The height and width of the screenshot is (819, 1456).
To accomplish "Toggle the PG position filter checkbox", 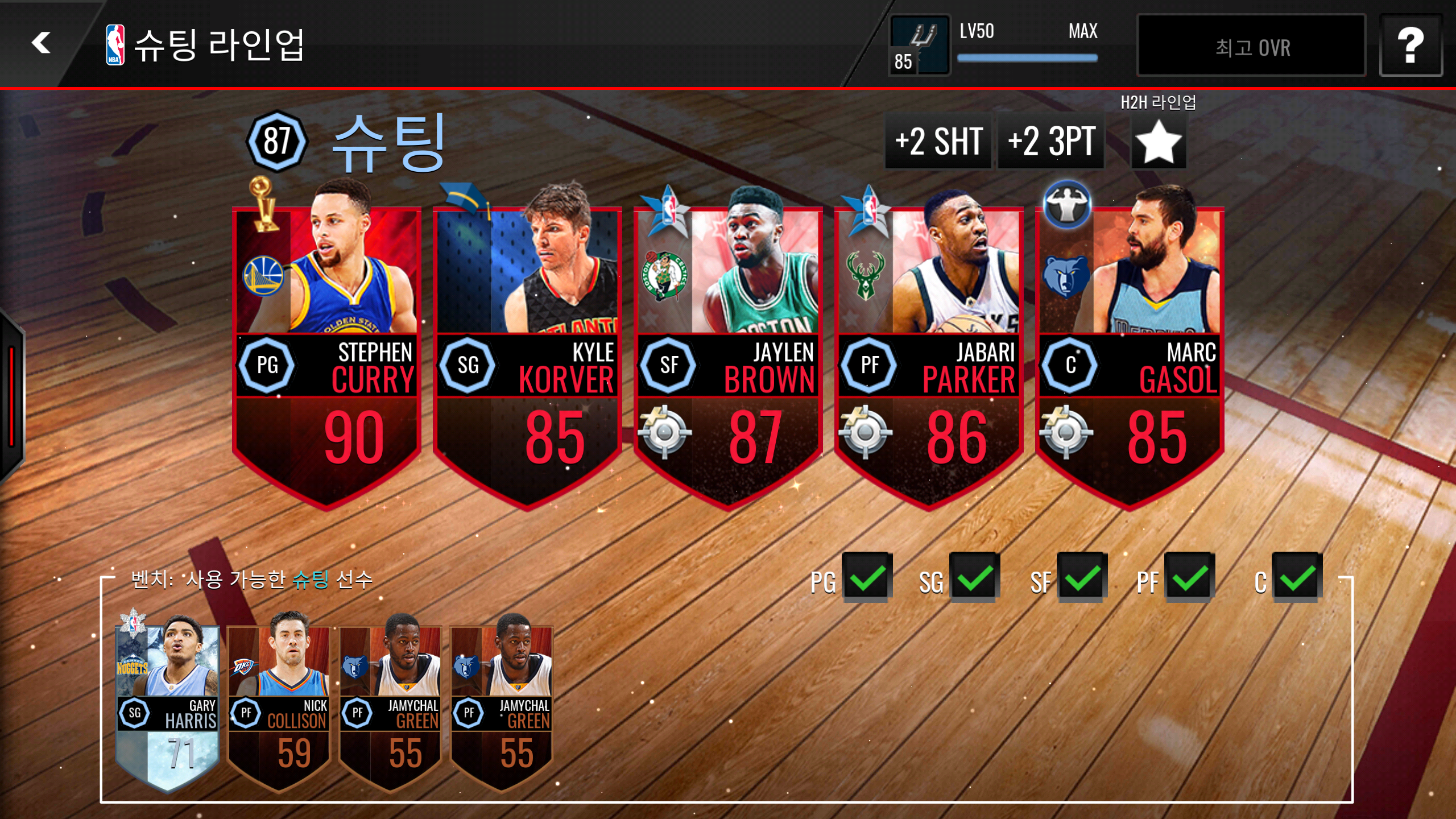I will (x=867, y=577).
